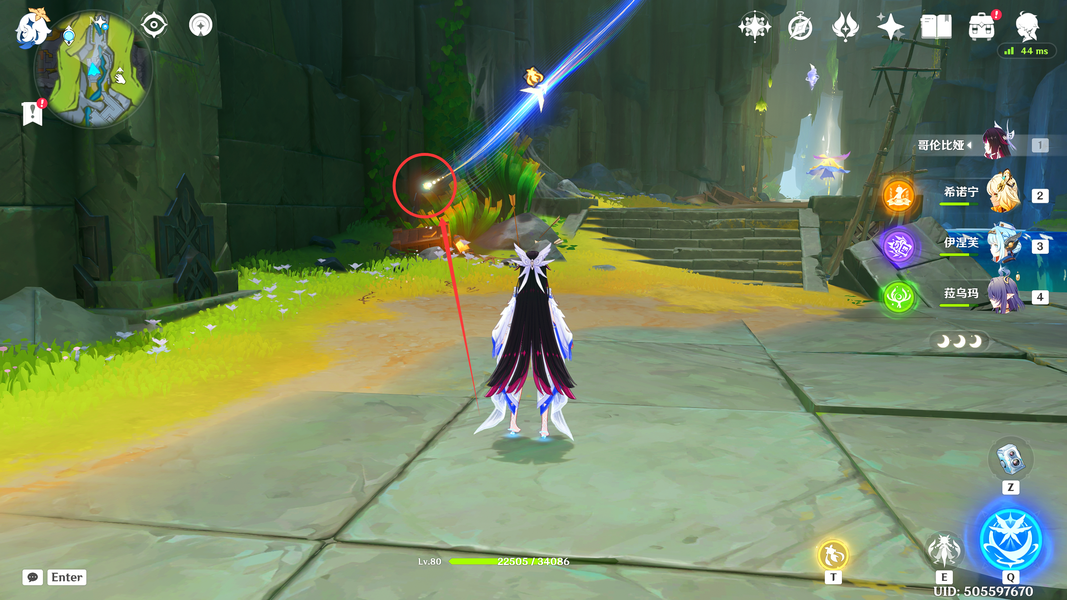Screen dimensions: 1067x600
Task: Open the Character profile silhouette icon
Action: pyautogui.click(x=1027, y=26)
